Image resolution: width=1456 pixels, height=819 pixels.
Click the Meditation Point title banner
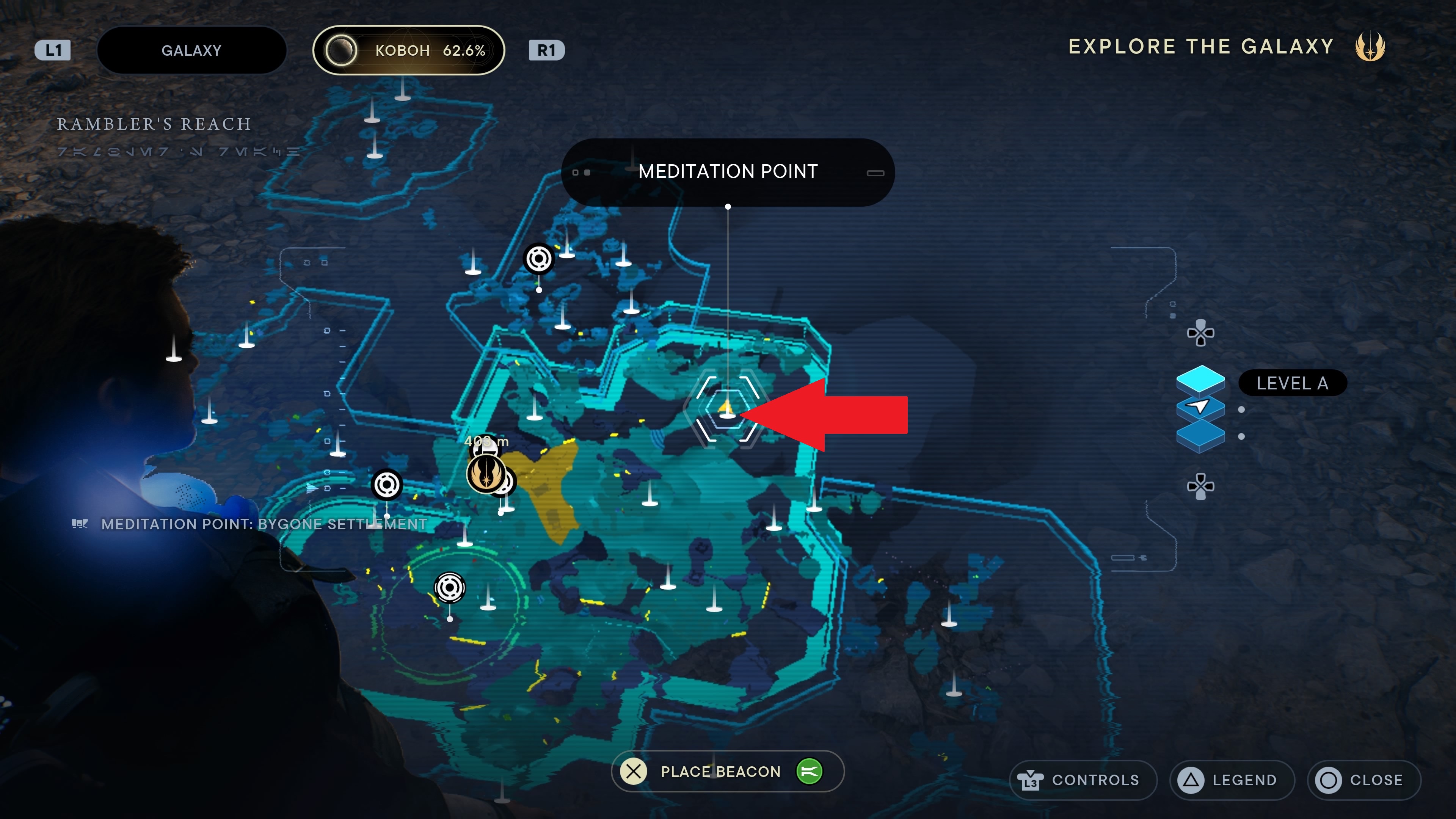pos(728,171)
